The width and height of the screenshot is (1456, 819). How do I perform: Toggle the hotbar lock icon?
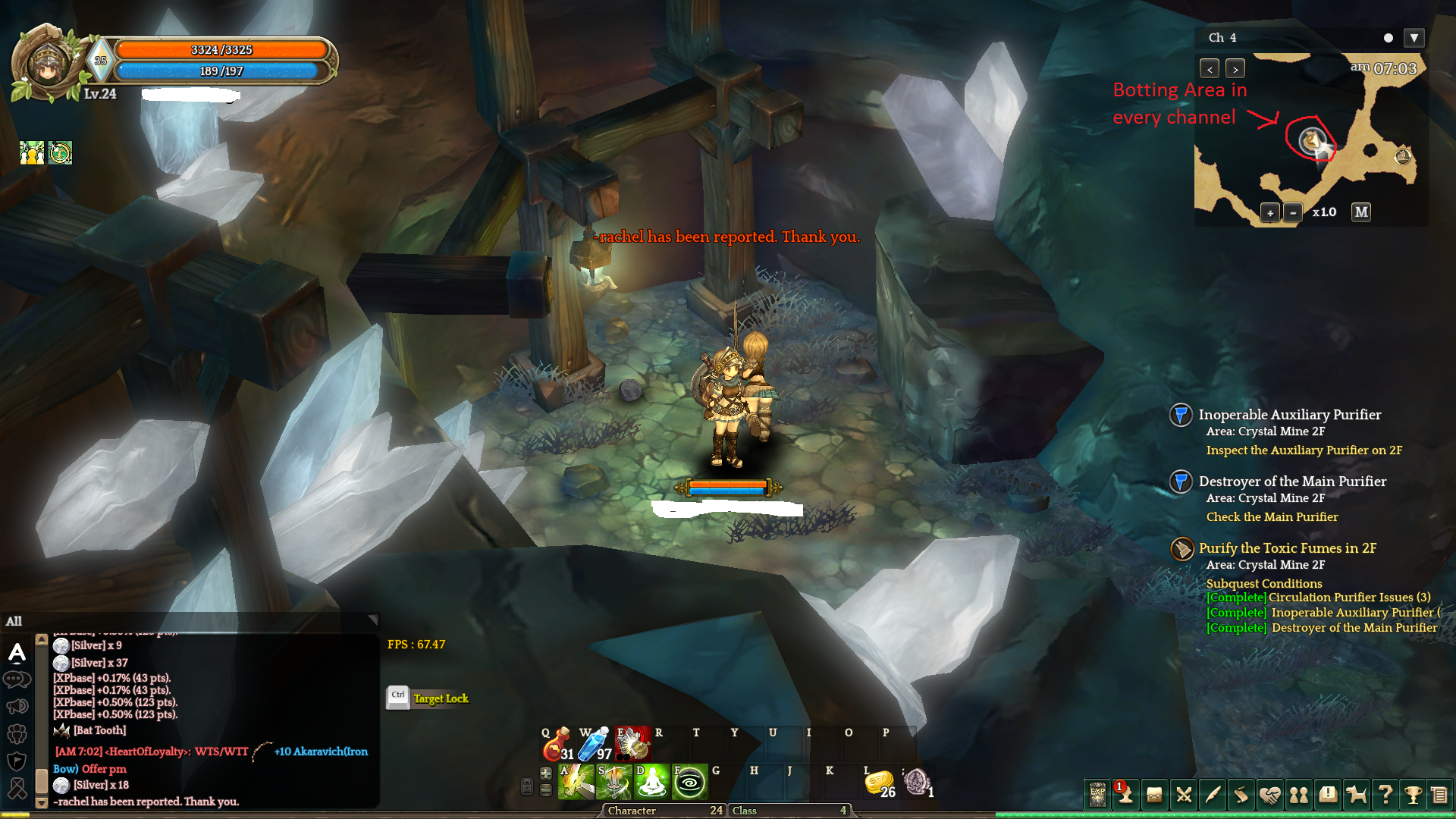coord(527,786)
